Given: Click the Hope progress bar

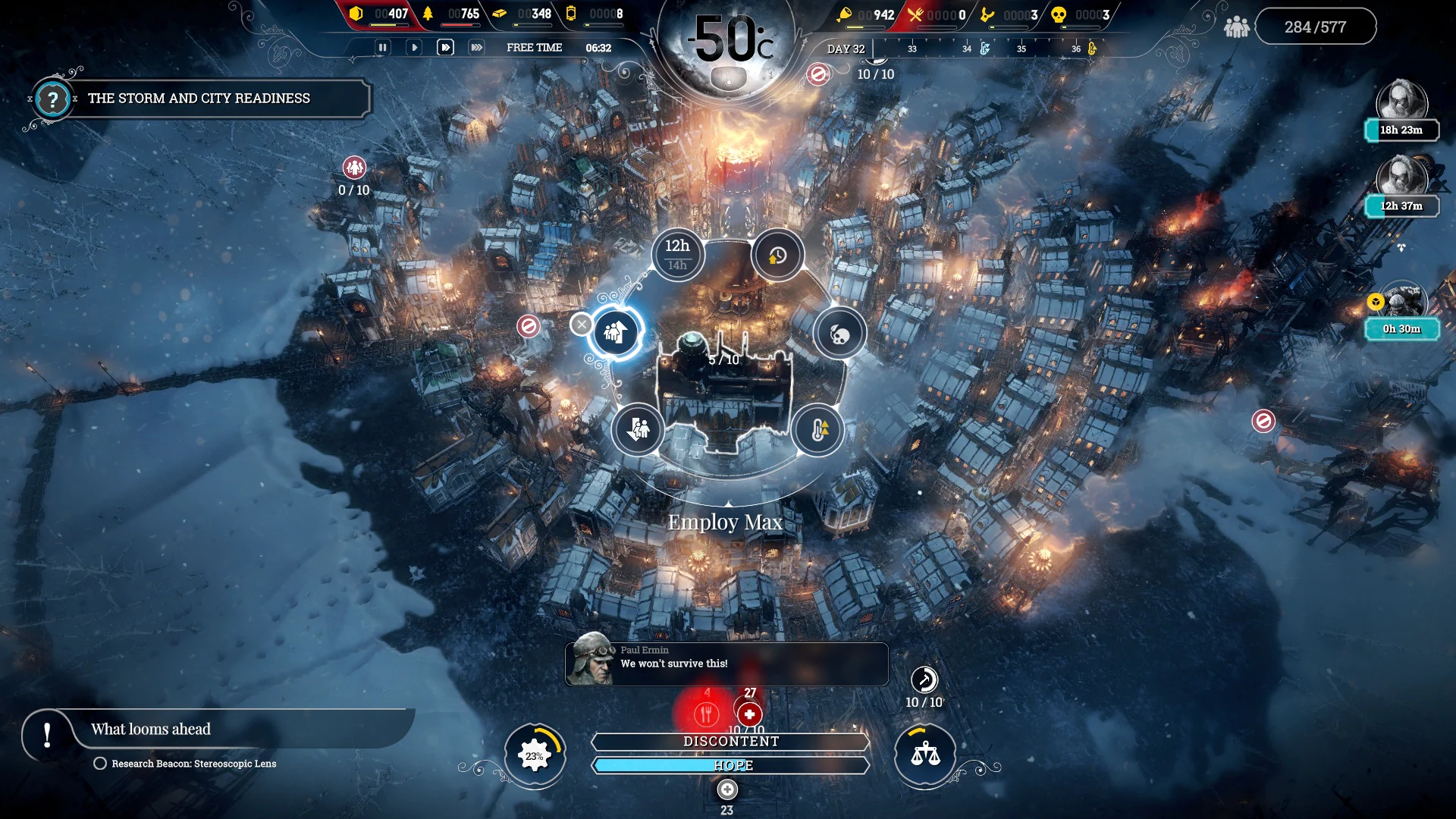Looking at the screenshot, I should [730, 765].
